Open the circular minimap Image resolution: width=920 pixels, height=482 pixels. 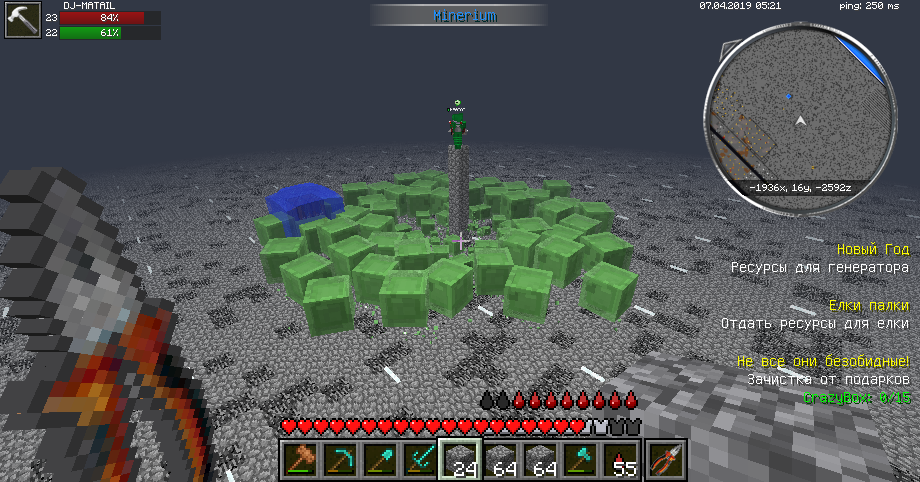[x=797, y=122]
